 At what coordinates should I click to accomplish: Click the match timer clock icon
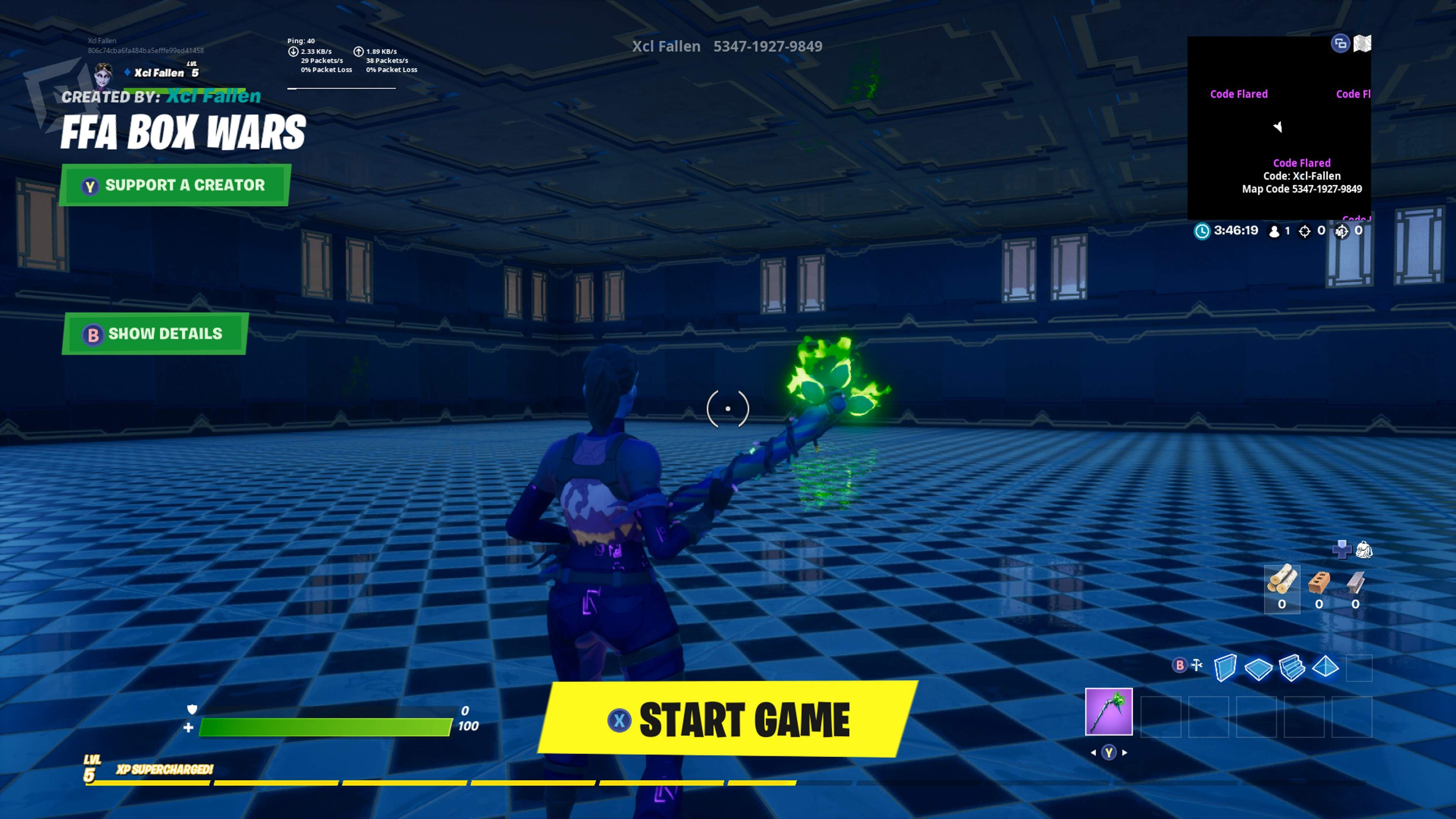1203,231
